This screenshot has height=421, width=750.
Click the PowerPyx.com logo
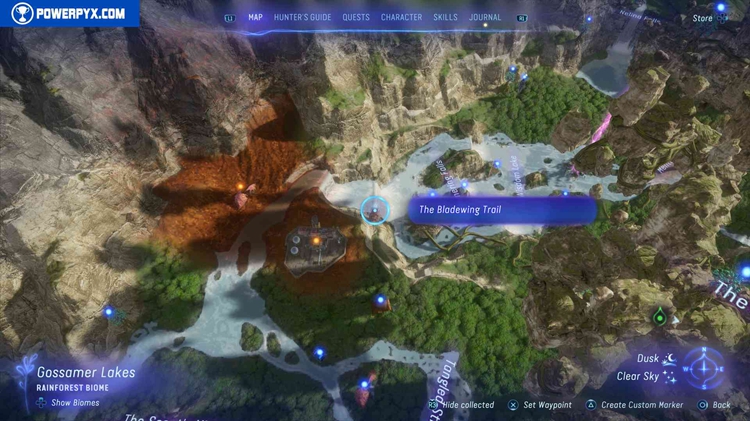point(69,13)
